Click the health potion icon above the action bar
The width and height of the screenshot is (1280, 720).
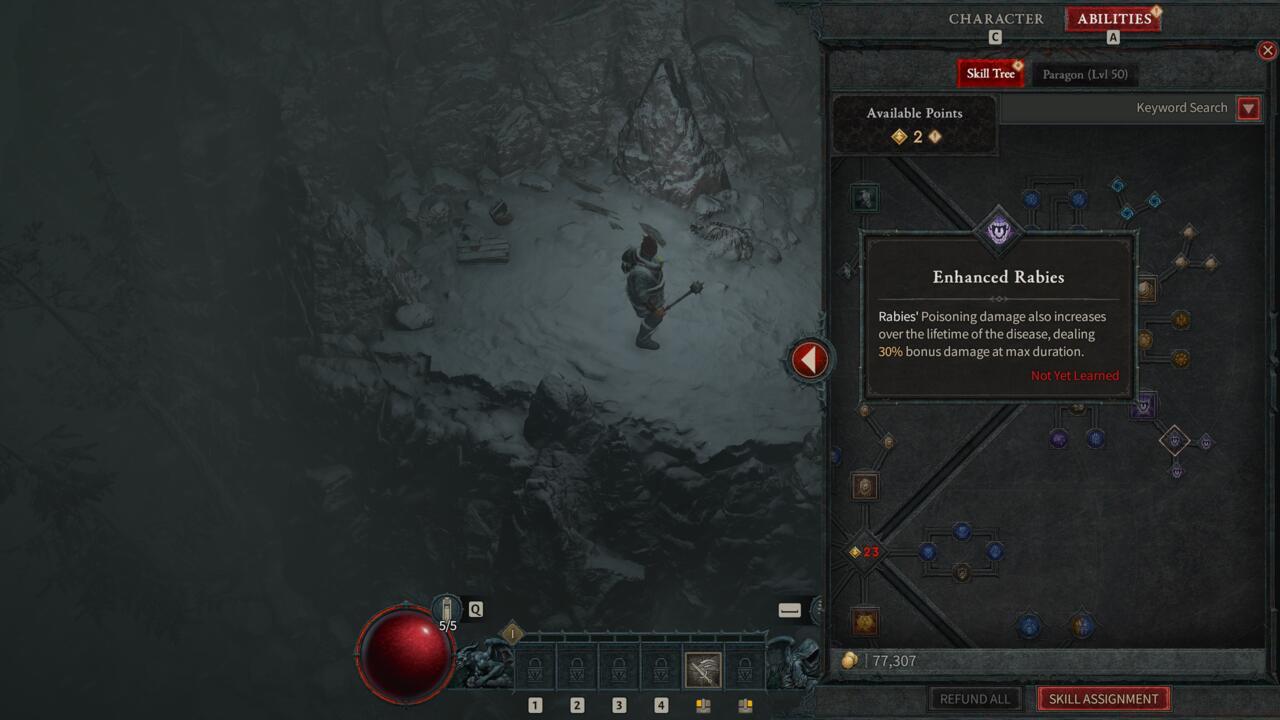coord(446,608)
